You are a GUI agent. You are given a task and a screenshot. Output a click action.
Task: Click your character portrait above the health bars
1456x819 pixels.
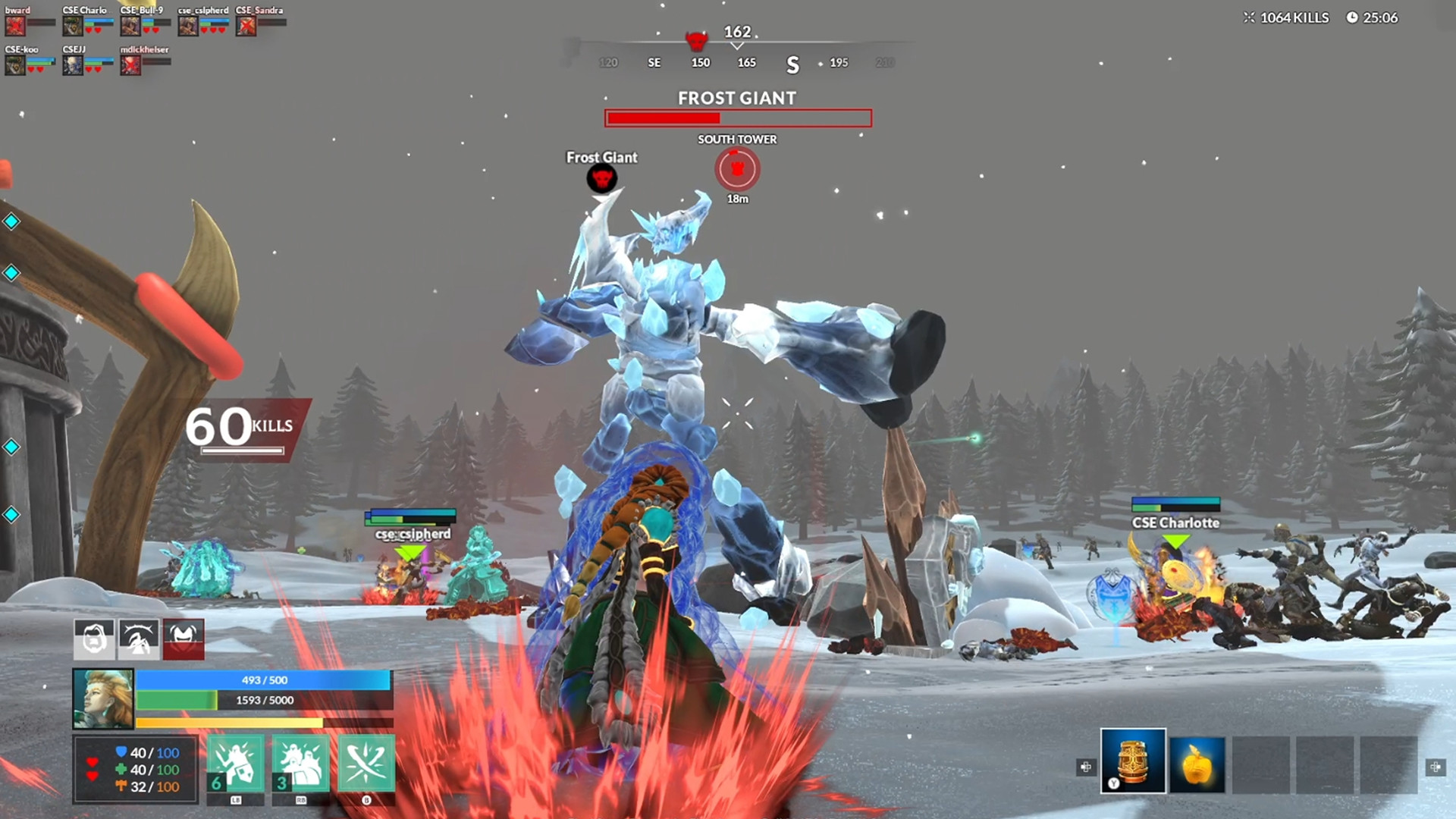[103, 698]
